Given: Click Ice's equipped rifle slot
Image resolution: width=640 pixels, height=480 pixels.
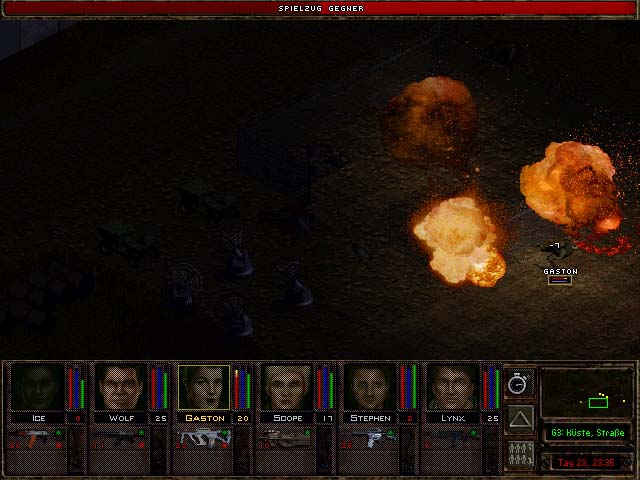Looking at the screenshot, I should pos(36,441).
